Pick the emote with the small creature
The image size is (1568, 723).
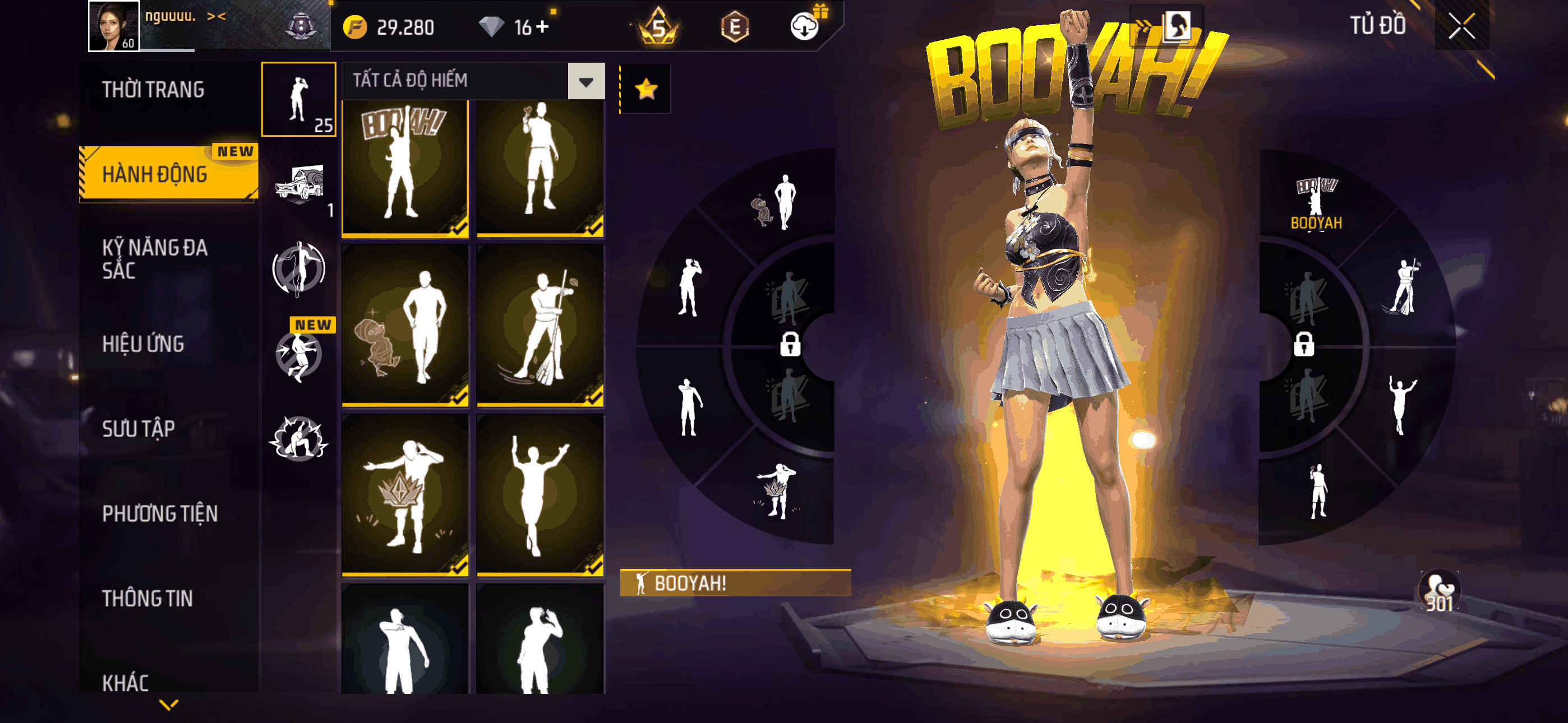click(x=405, y=326)
